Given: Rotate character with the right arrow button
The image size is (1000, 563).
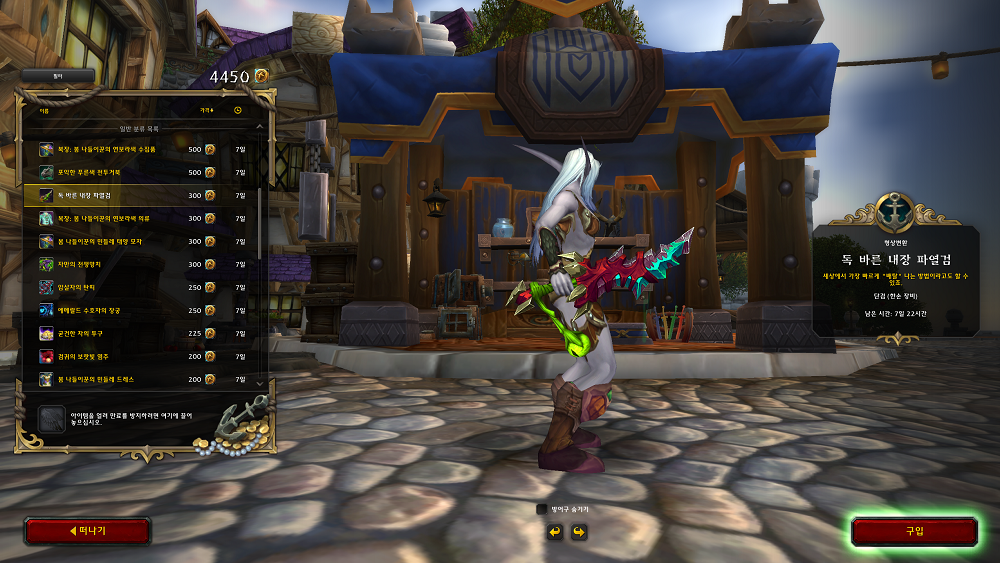Looking at the screenshot, I should pos(578,531).
